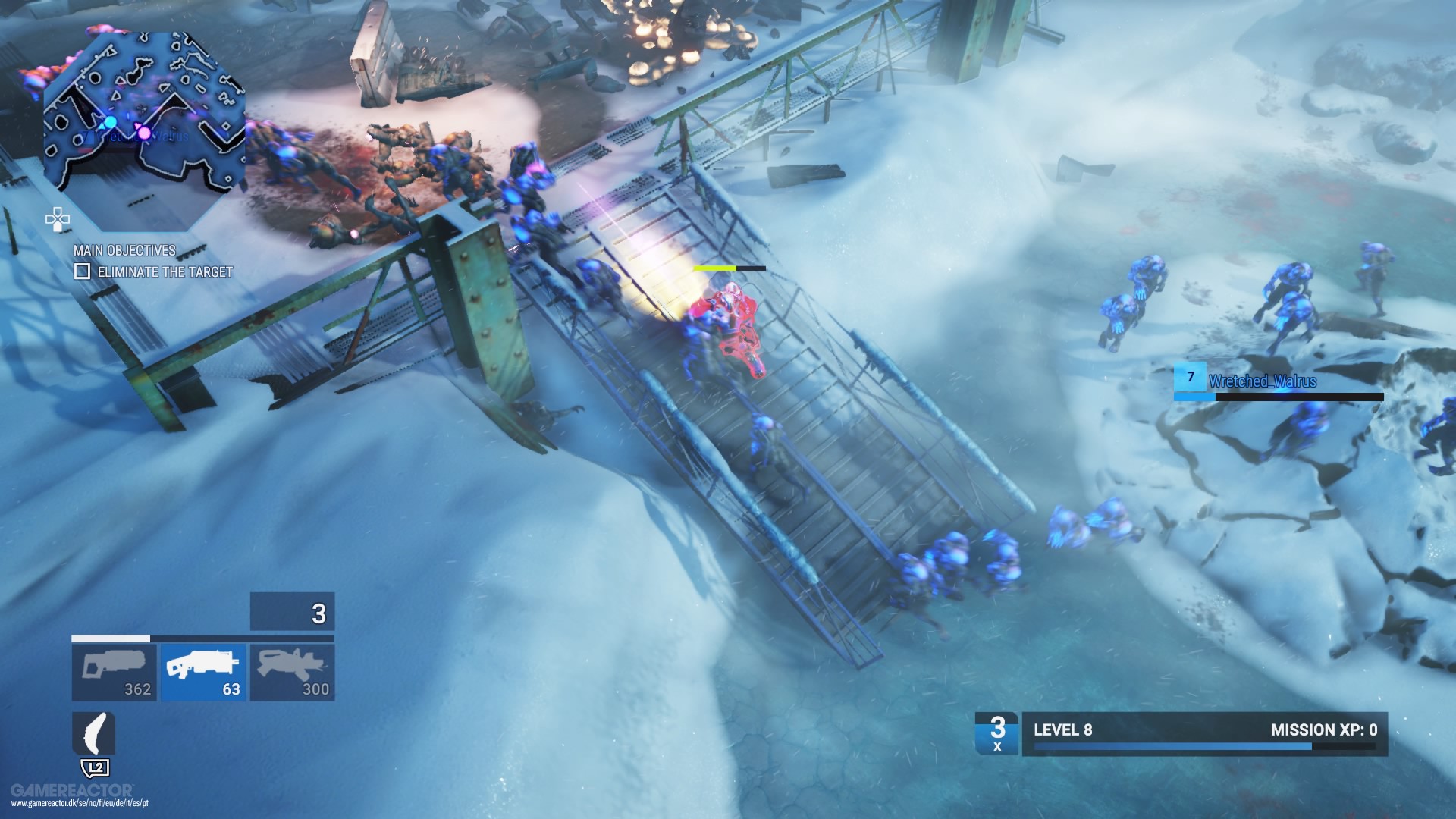Click the d-pad icon under the minimap
Viewport: 1456px width, 819px height.
[x=56, y=220]
